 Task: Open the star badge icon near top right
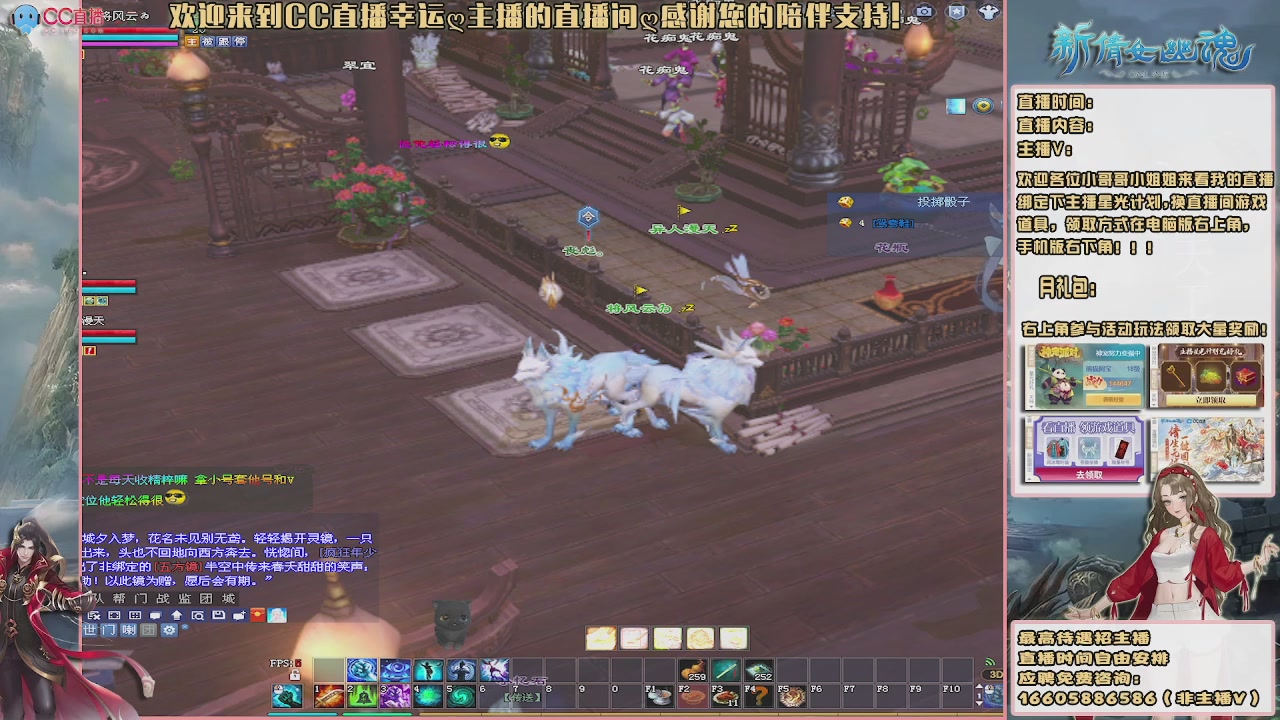point(956,12)
